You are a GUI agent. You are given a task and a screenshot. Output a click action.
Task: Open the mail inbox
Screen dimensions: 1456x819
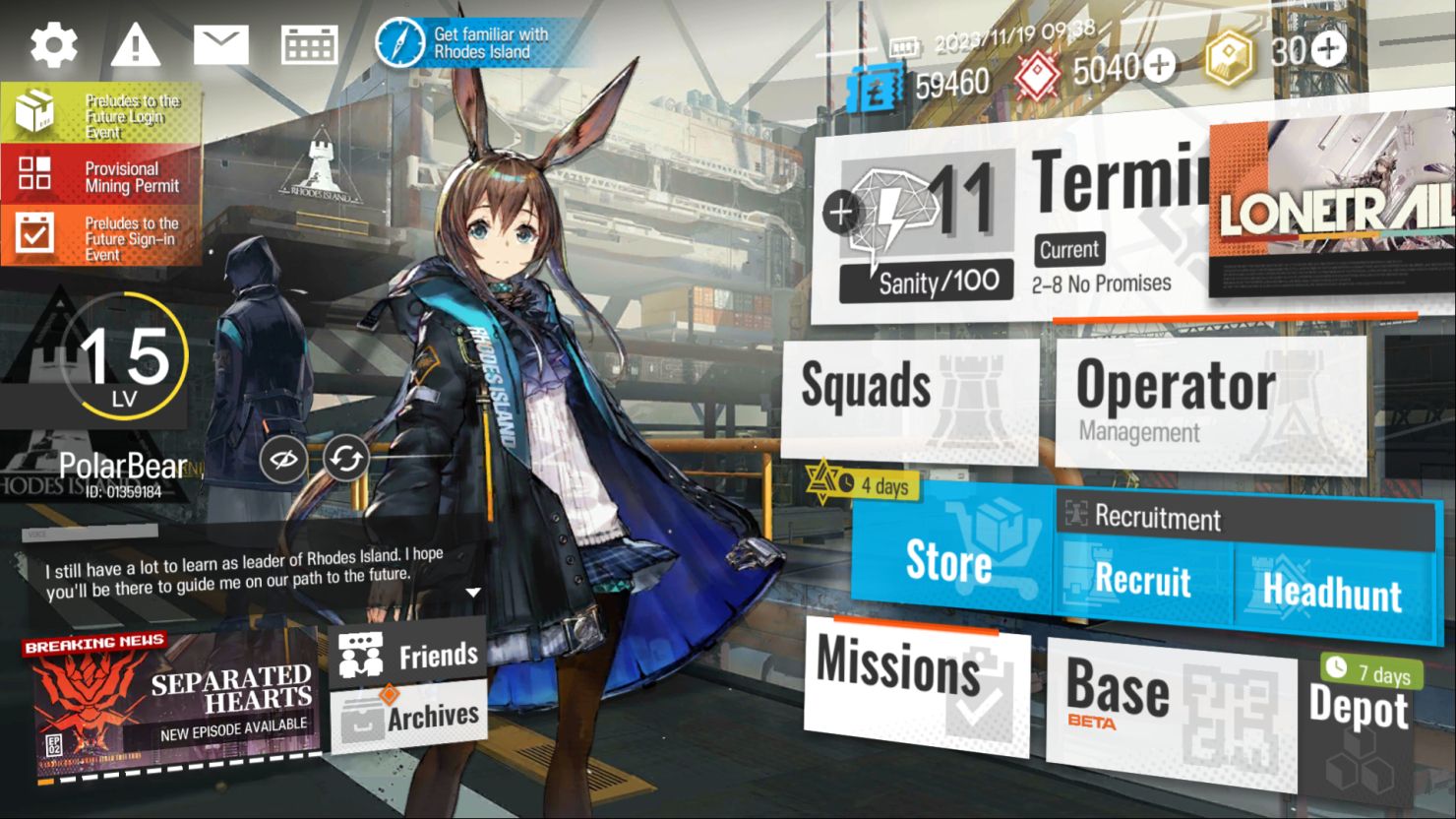222,43
